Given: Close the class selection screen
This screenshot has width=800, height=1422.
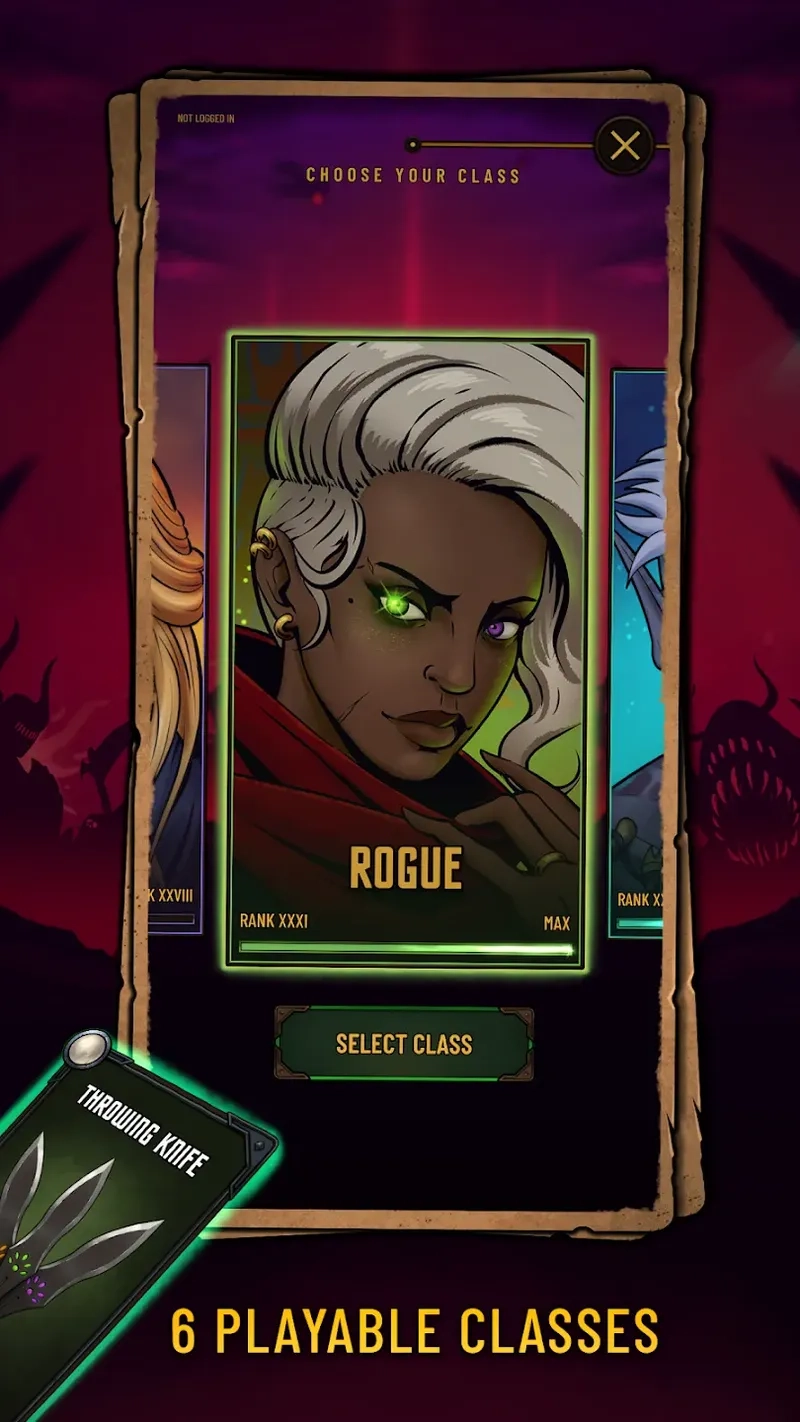Looking at the screenshot, I should 625,147.
